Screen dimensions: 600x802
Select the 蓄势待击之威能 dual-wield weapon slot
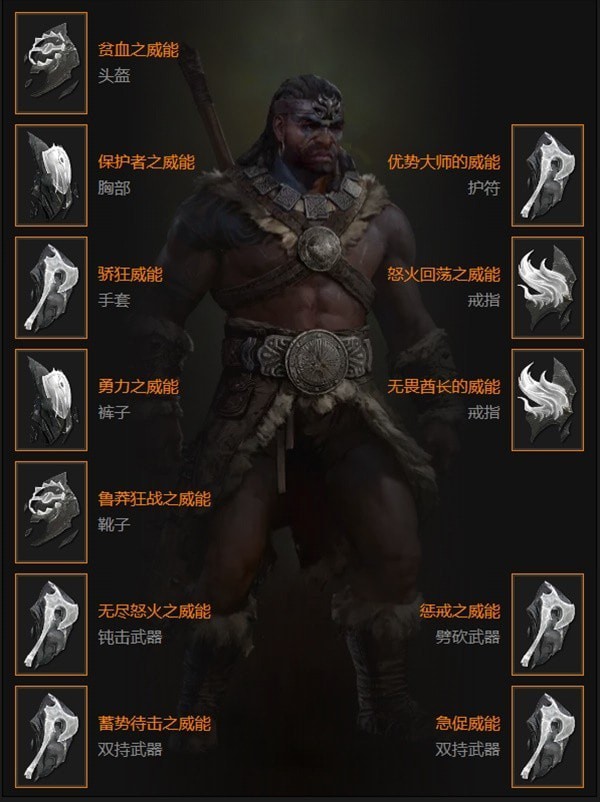51,736
